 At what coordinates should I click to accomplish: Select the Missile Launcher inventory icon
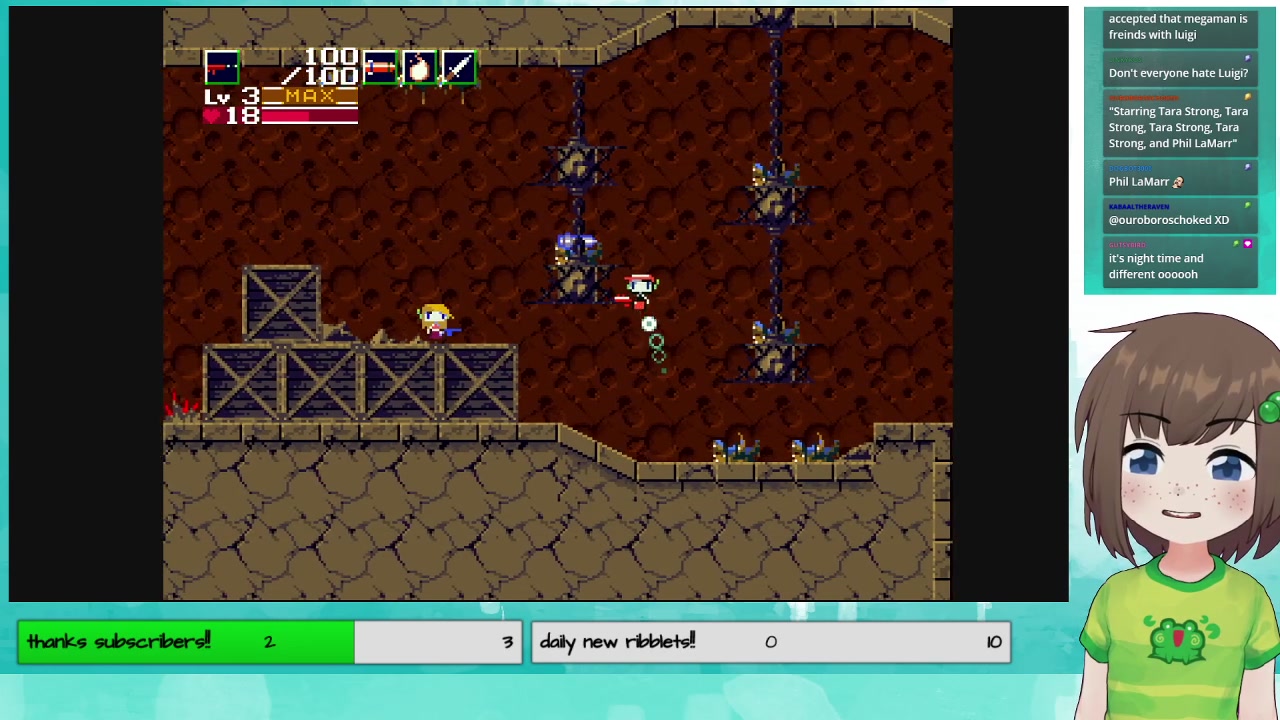tap(380, 67)
